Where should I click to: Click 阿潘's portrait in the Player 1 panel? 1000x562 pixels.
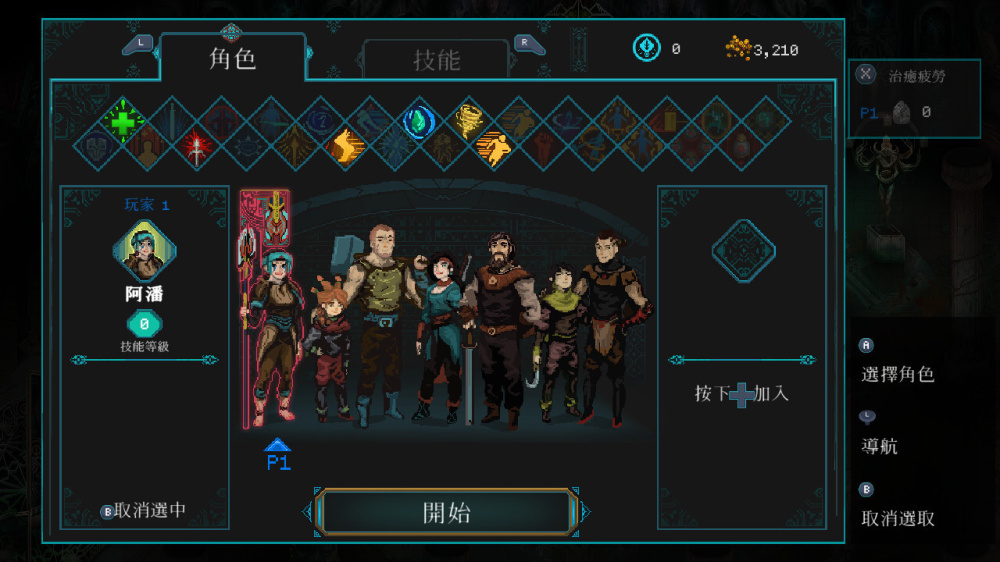pos(145,252)
